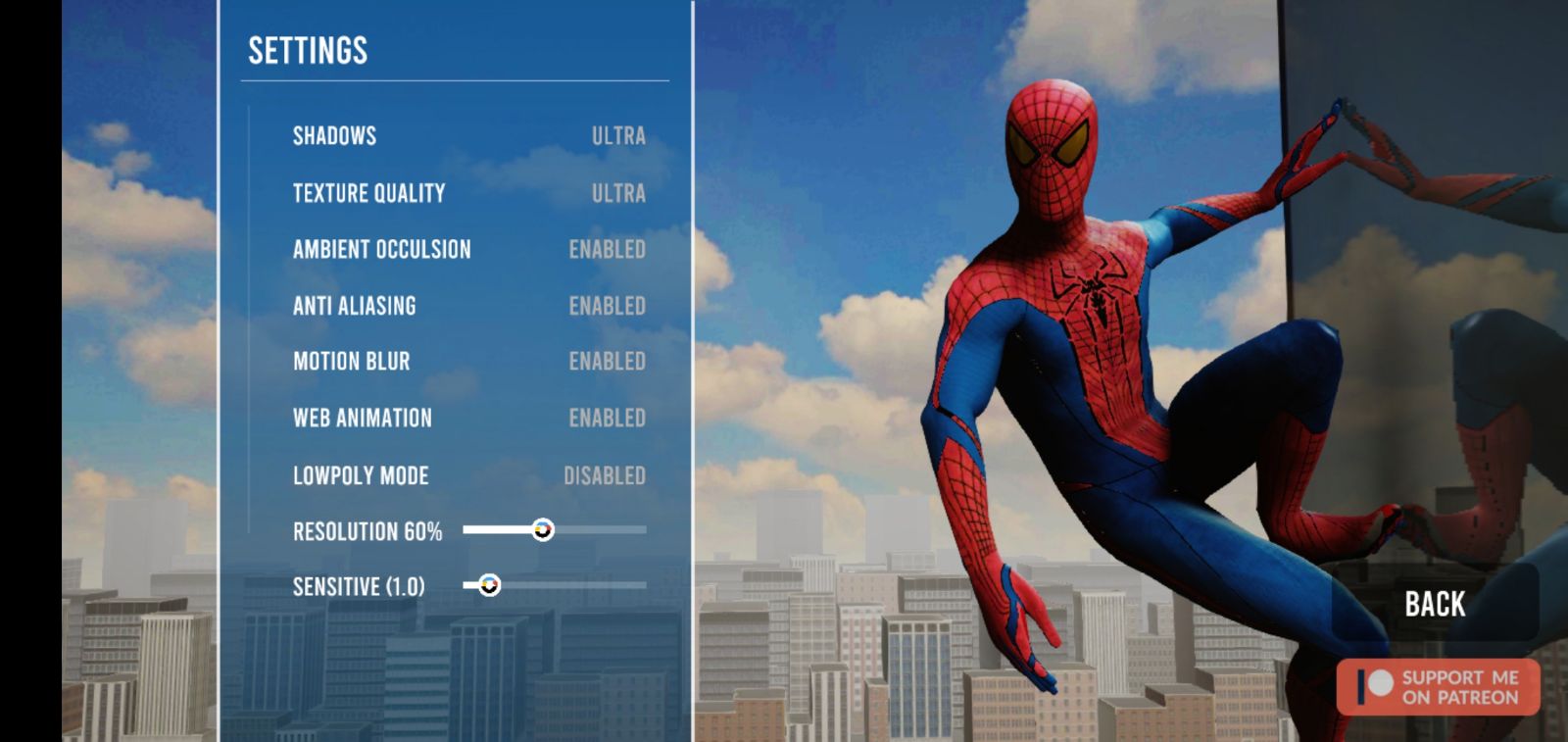The height and width of the screenshot is (742, 1568).
Task: Toggle the Ambient Occulsion setting
Action: (x=607, y=250)
